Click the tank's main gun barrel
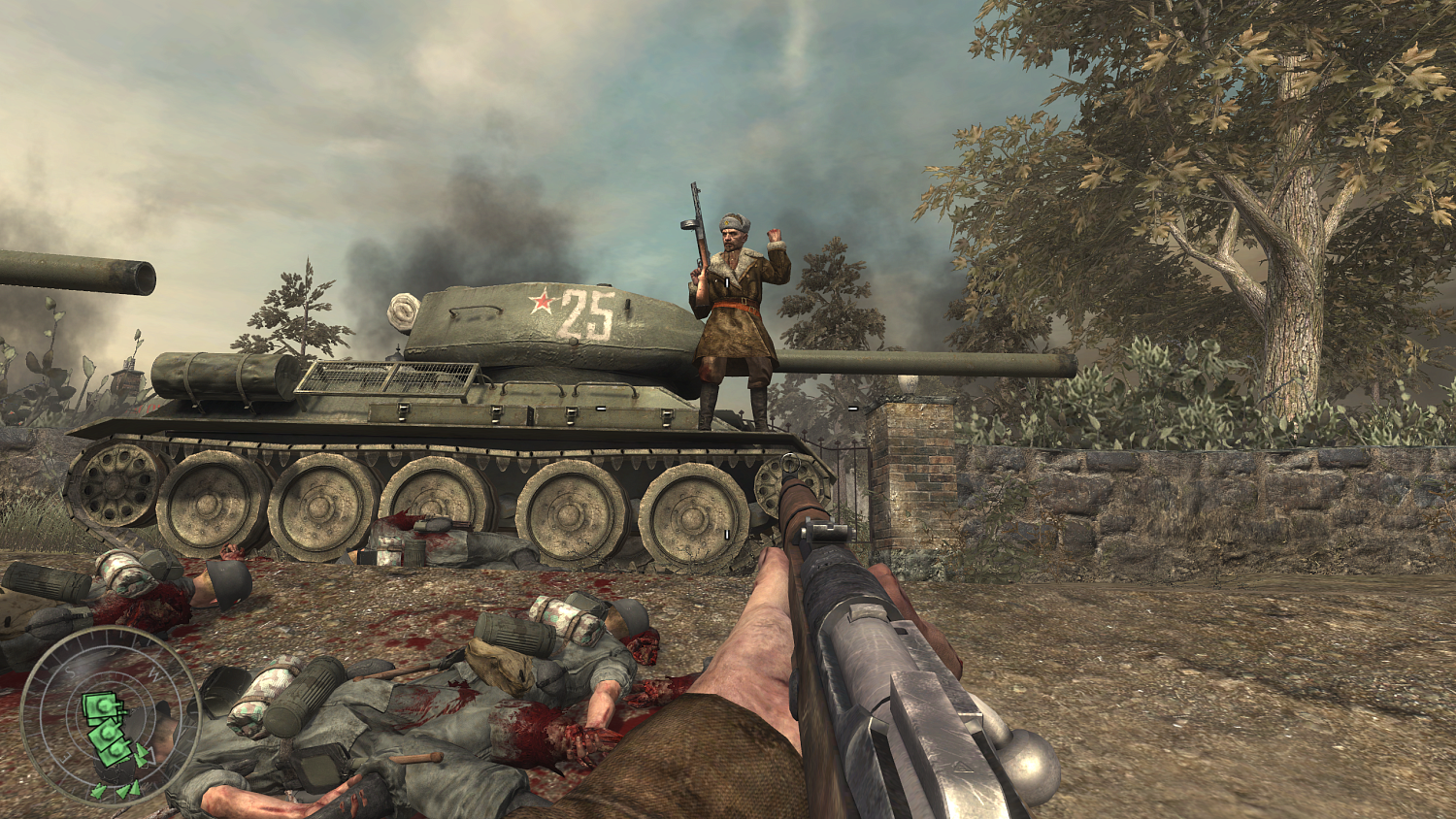1456x819 pixels. click(912, 361)
